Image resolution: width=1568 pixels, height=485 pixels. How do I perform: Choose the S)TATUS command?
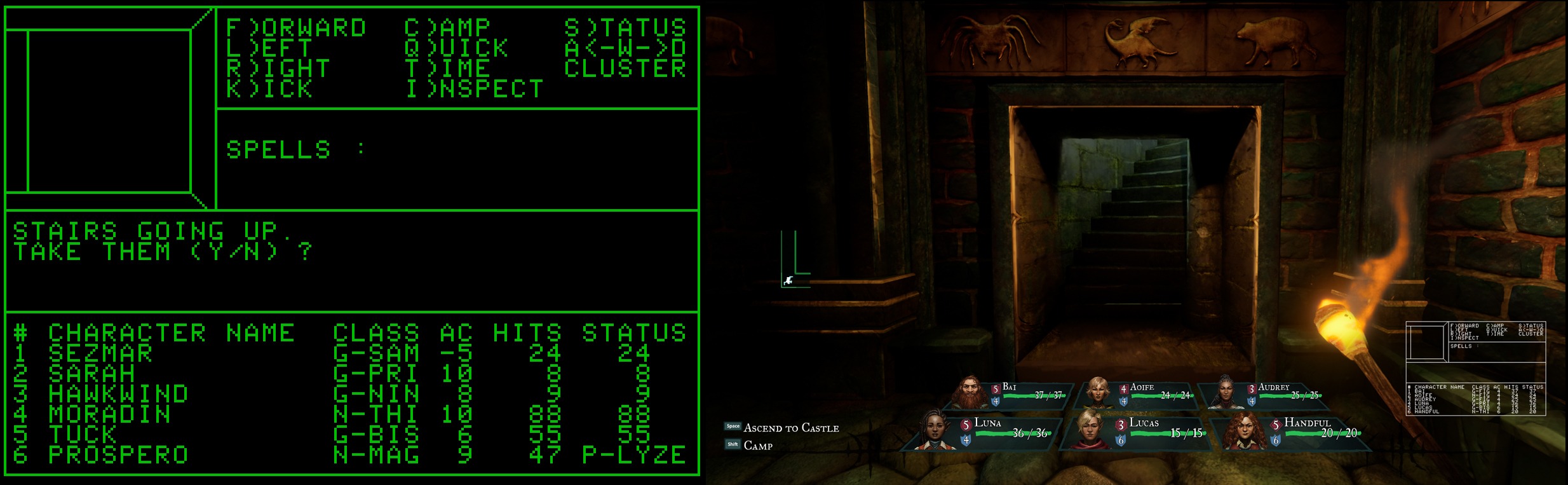pyautogui.click(x=625, y=28)
